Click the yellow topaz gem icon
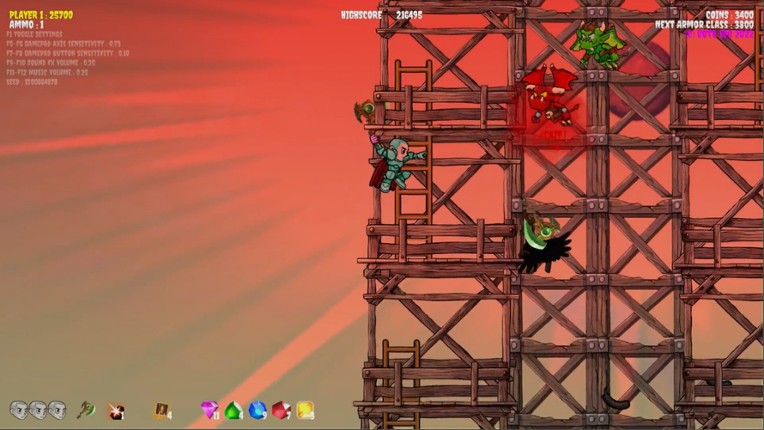764x430 pixels. (x=305, y=410)
